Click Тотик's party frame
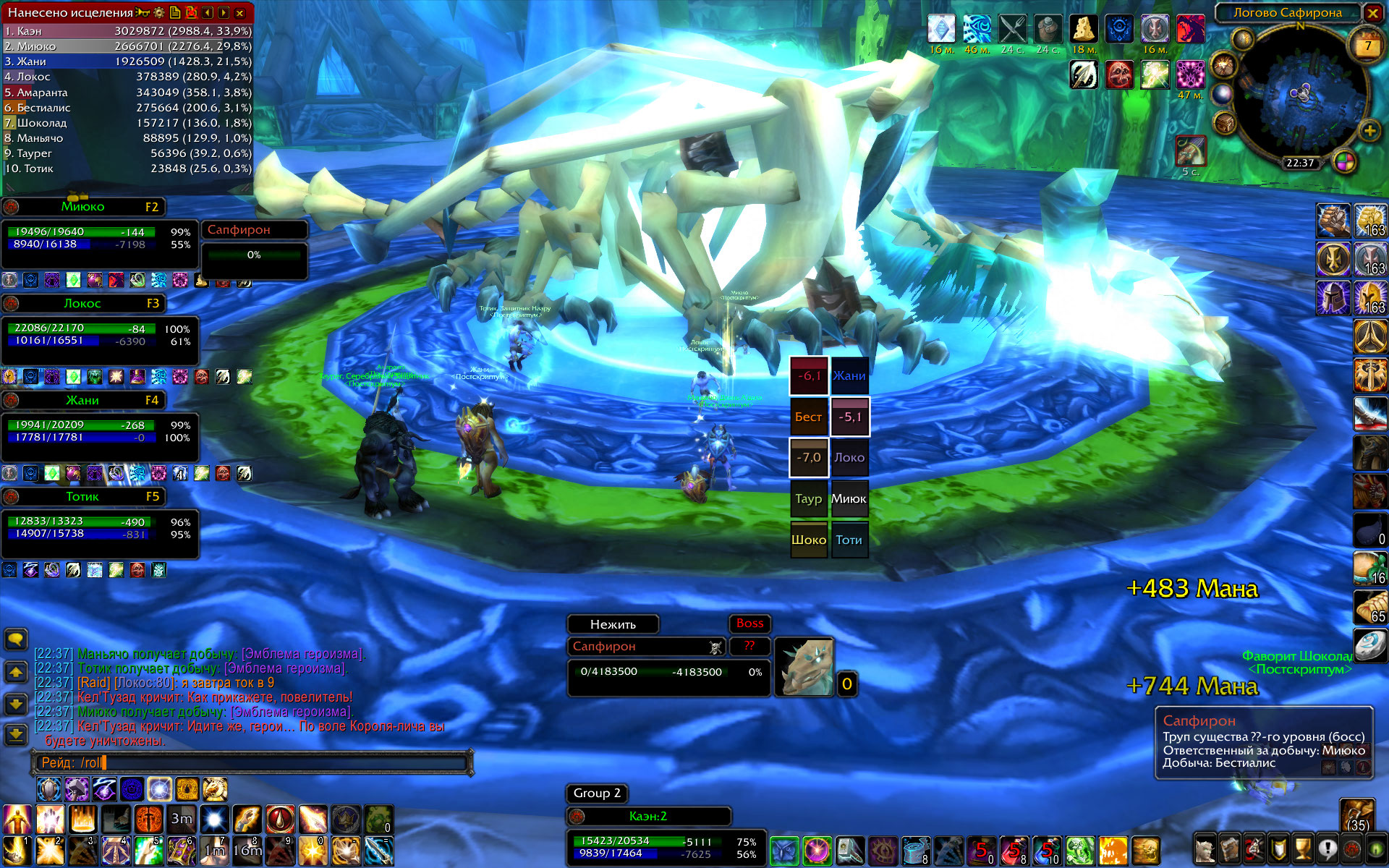This screenshot has height=868, width=1389. (x=83, y=497)
